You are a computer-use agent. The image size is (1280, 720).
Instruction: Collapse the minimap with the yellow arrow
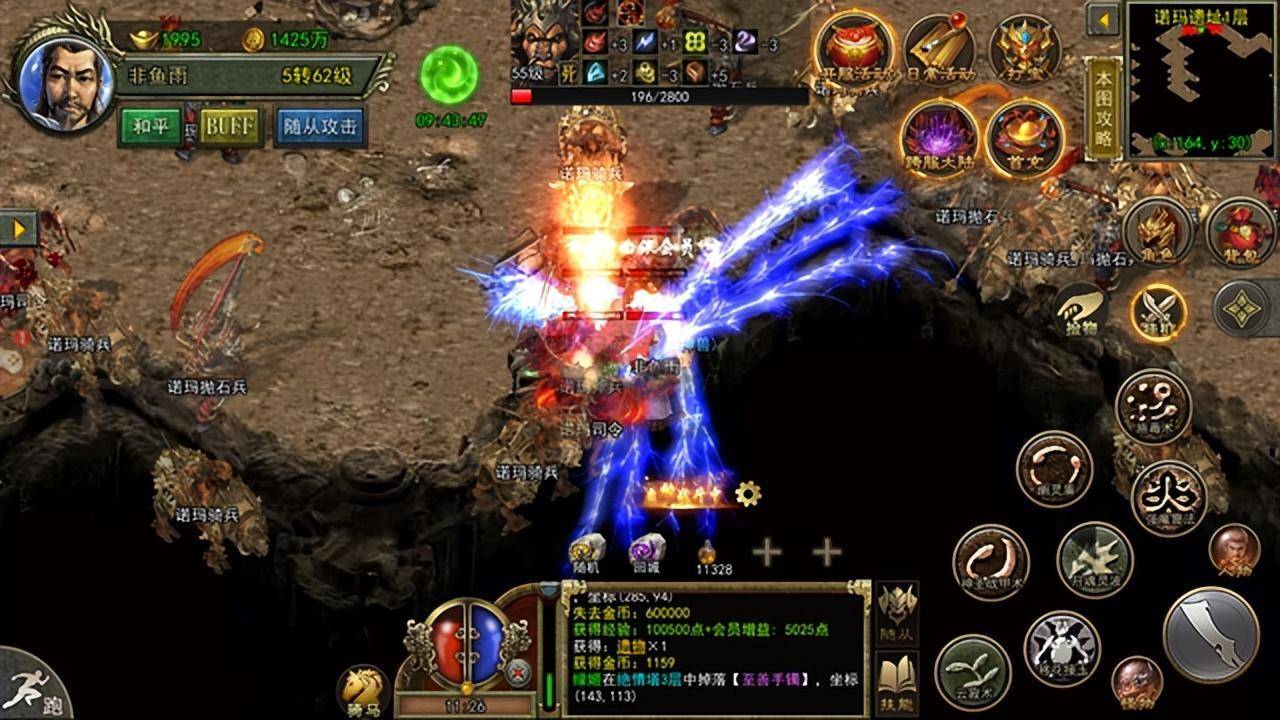[x=1104, y=20]
